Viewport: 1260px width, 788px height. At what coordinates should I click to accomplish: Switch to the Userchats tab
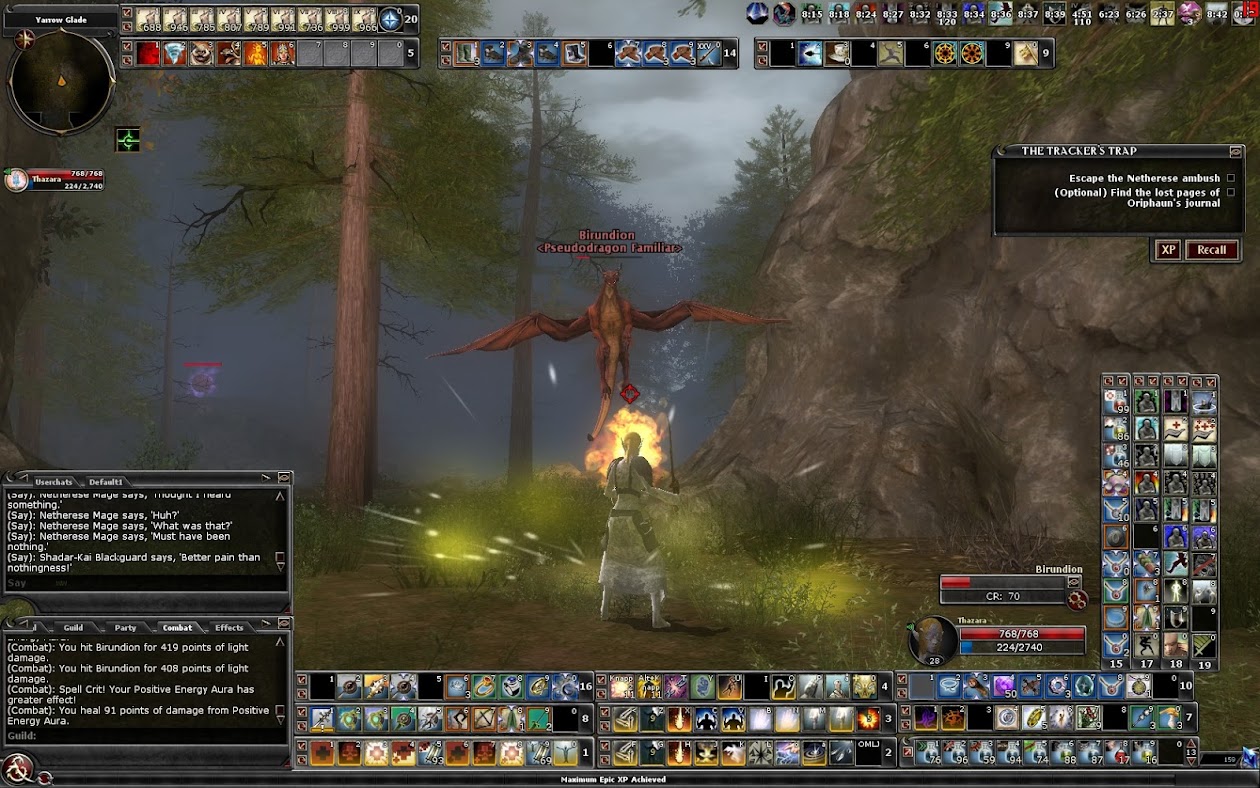(53, 482)
